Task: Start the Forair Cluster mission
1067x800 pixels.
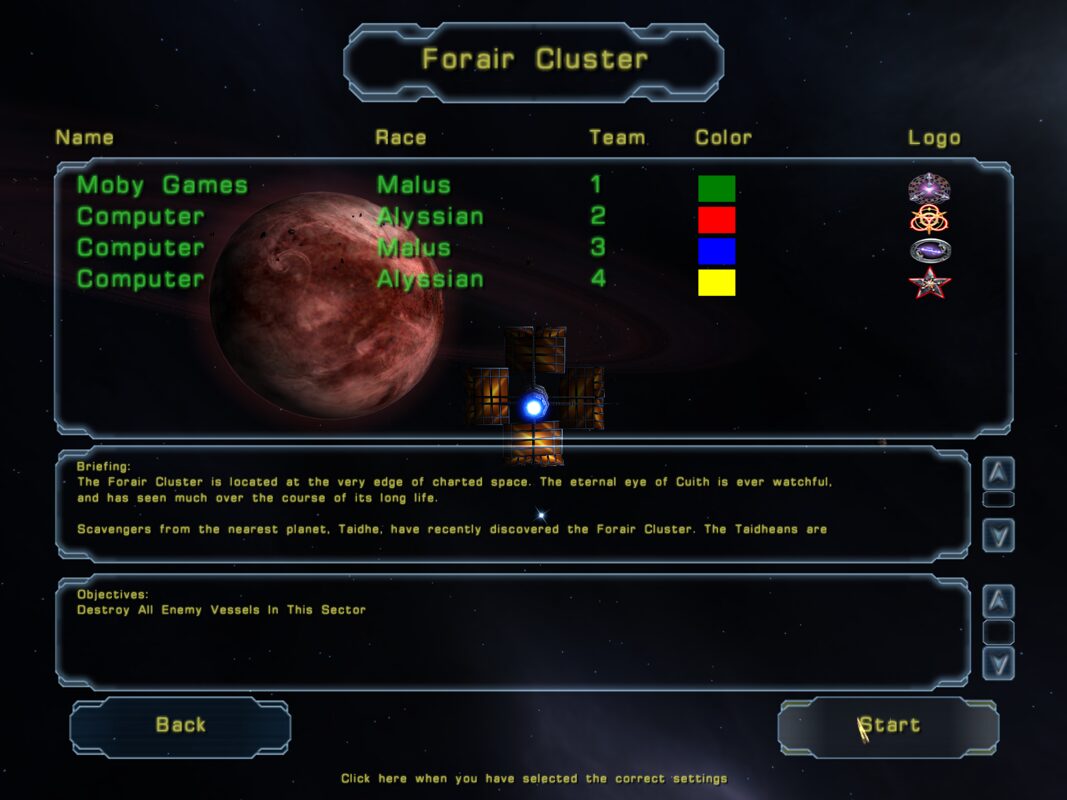Action: pos(888,726)
